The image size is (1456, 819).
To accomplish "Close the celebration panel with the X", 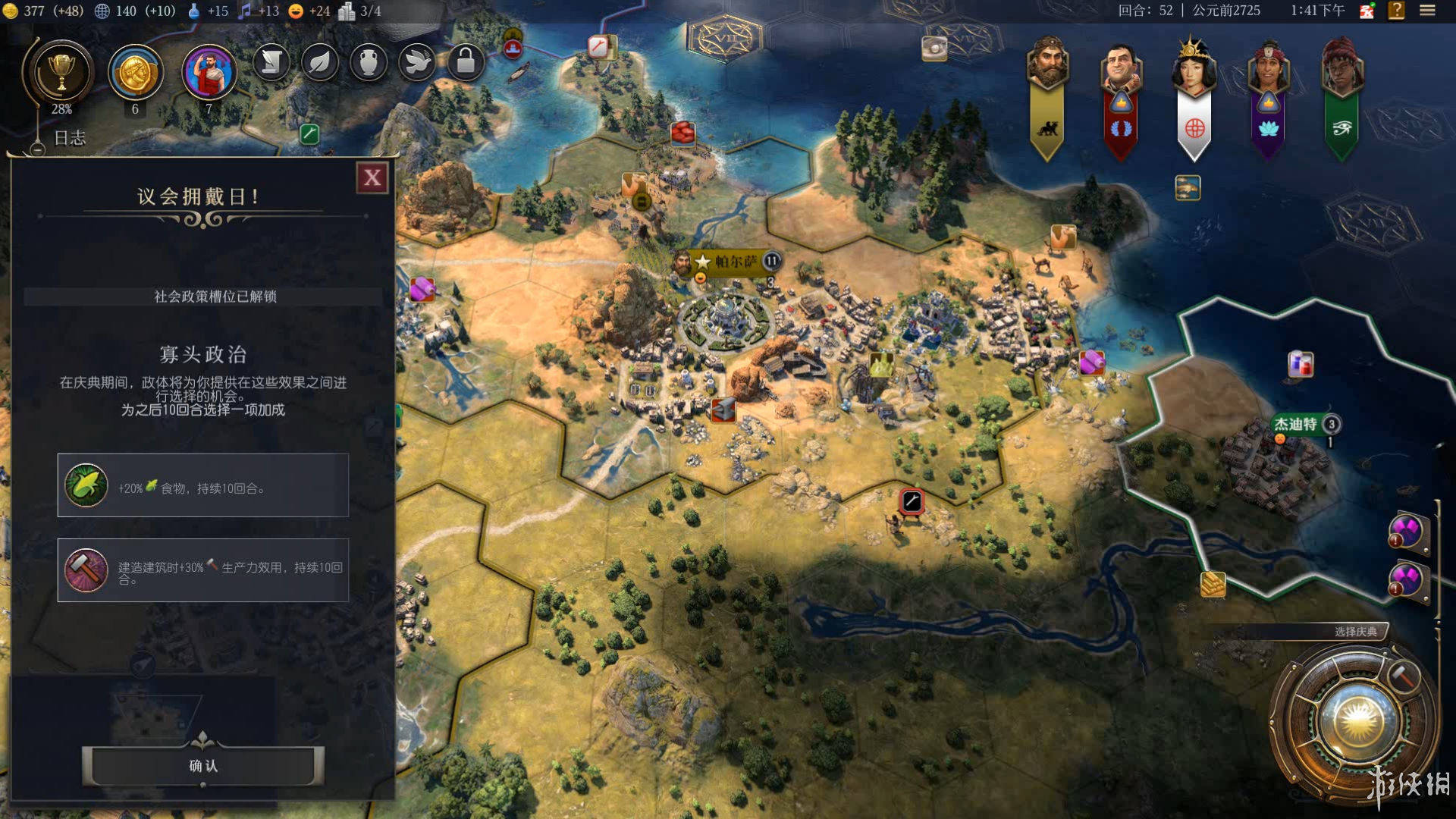I will pos(372,178).
